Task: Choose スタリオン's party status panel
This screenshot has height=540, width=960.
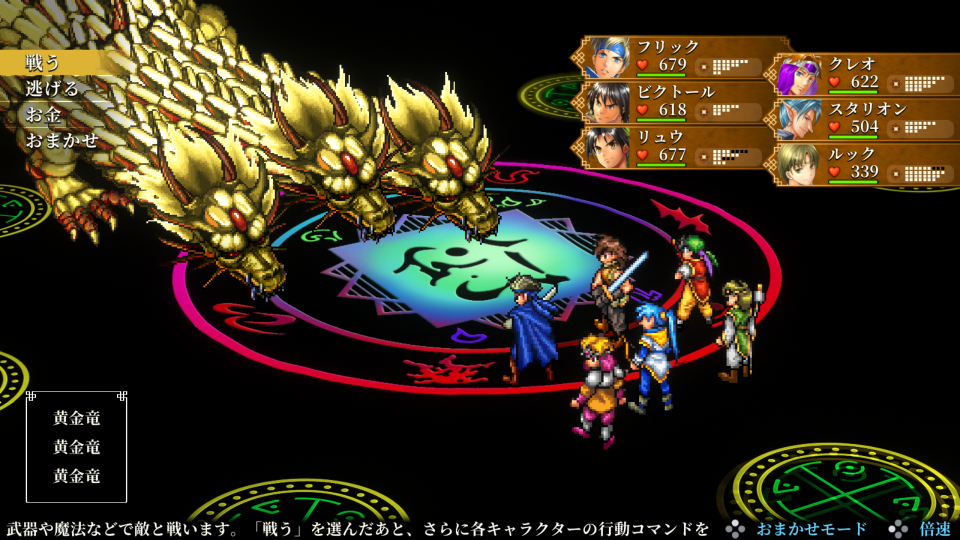Action: (x=866, y=118)
